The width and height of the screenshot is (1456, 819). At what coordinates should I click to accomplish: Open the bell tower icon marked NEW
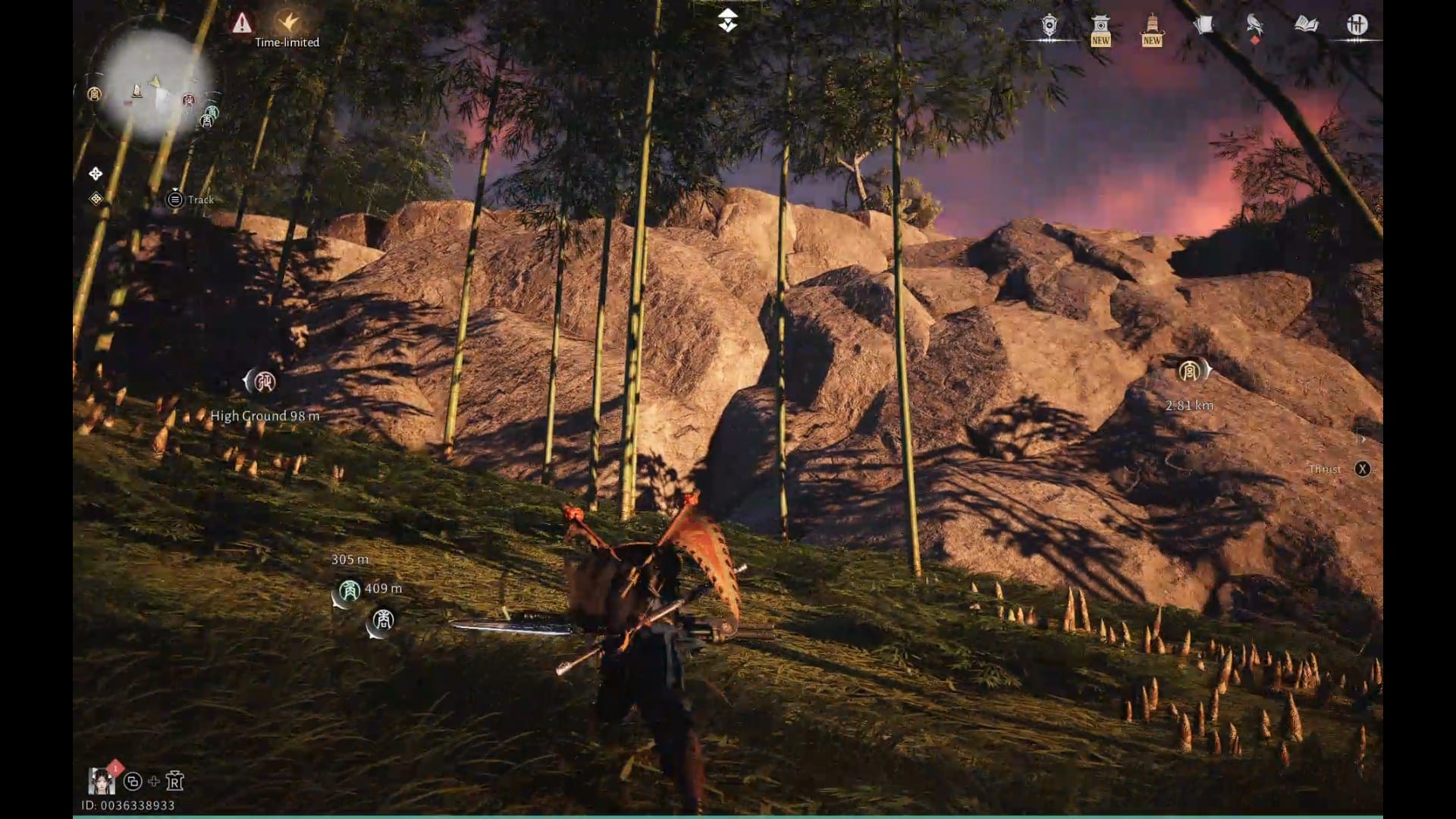pyautogui.click(x=1151, y=29)
